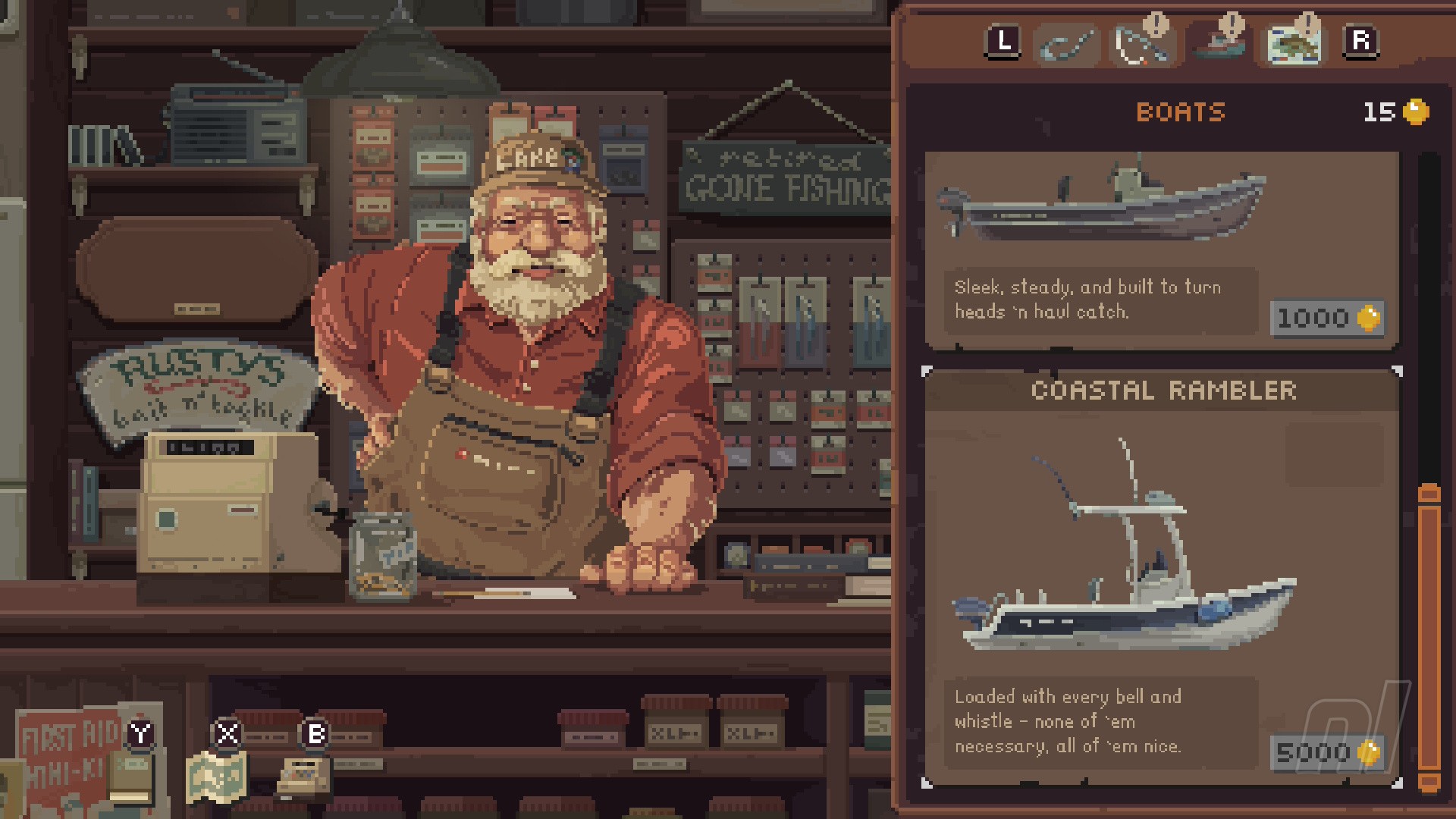This screenshot has width=1456, height=819.
Task: Click the boat list scrollbar handle
Action: pyautogui.click(x=1429, y=637)
